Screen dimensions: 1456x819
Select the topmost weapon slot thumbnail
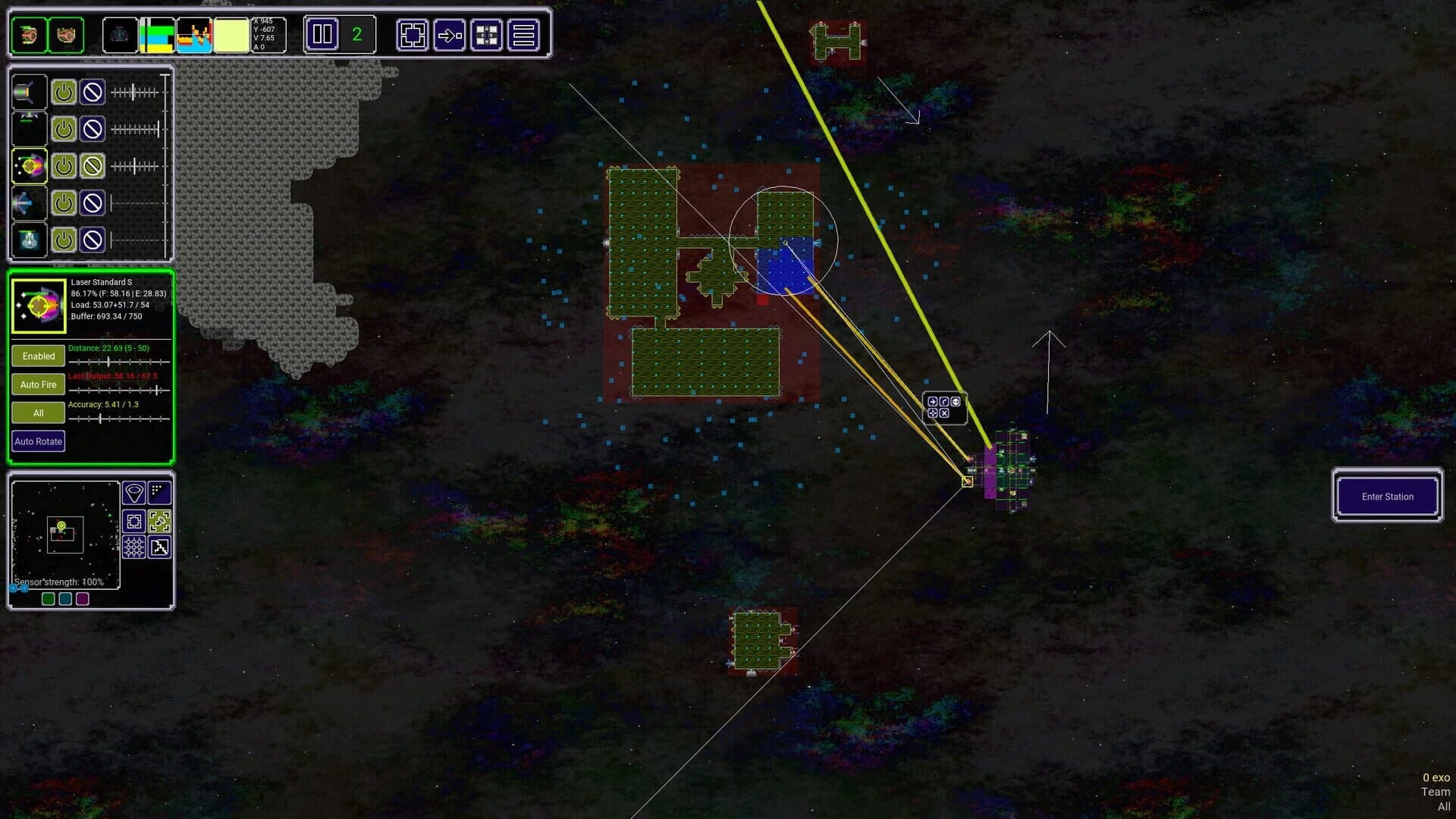pyautogui.click(x=29, y=92)
